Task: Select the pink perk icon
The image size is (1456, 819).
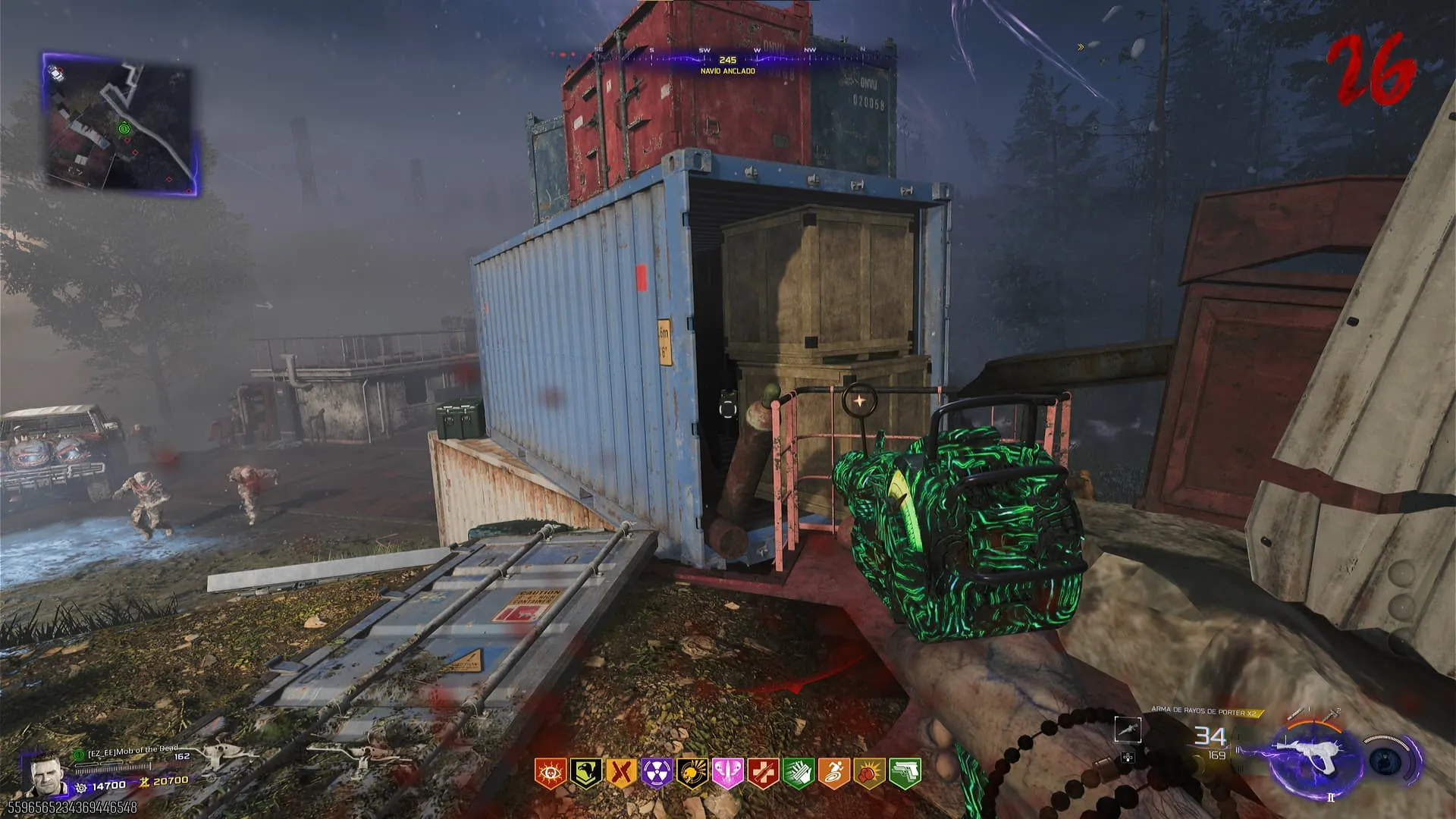Action: (727, 773)
